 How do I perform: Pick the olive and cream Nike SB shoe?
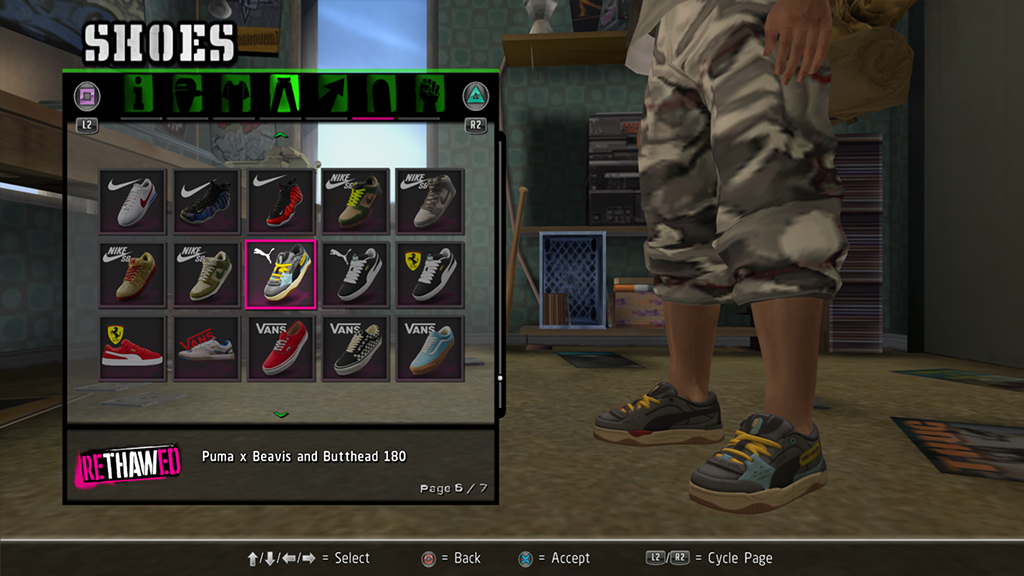206,274
